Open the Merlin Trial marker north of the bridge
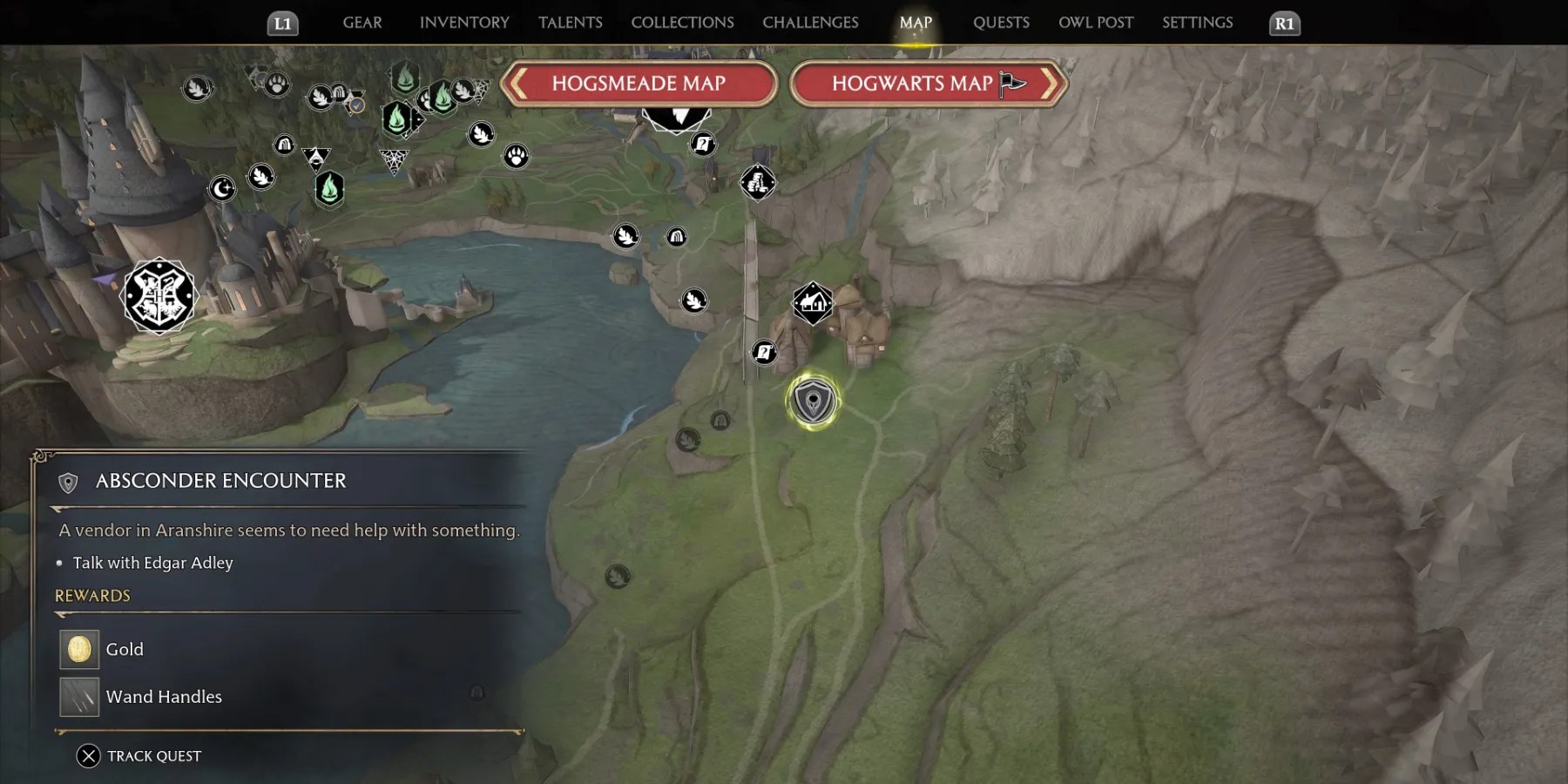1568x784 pixels. tap(759, 182)
